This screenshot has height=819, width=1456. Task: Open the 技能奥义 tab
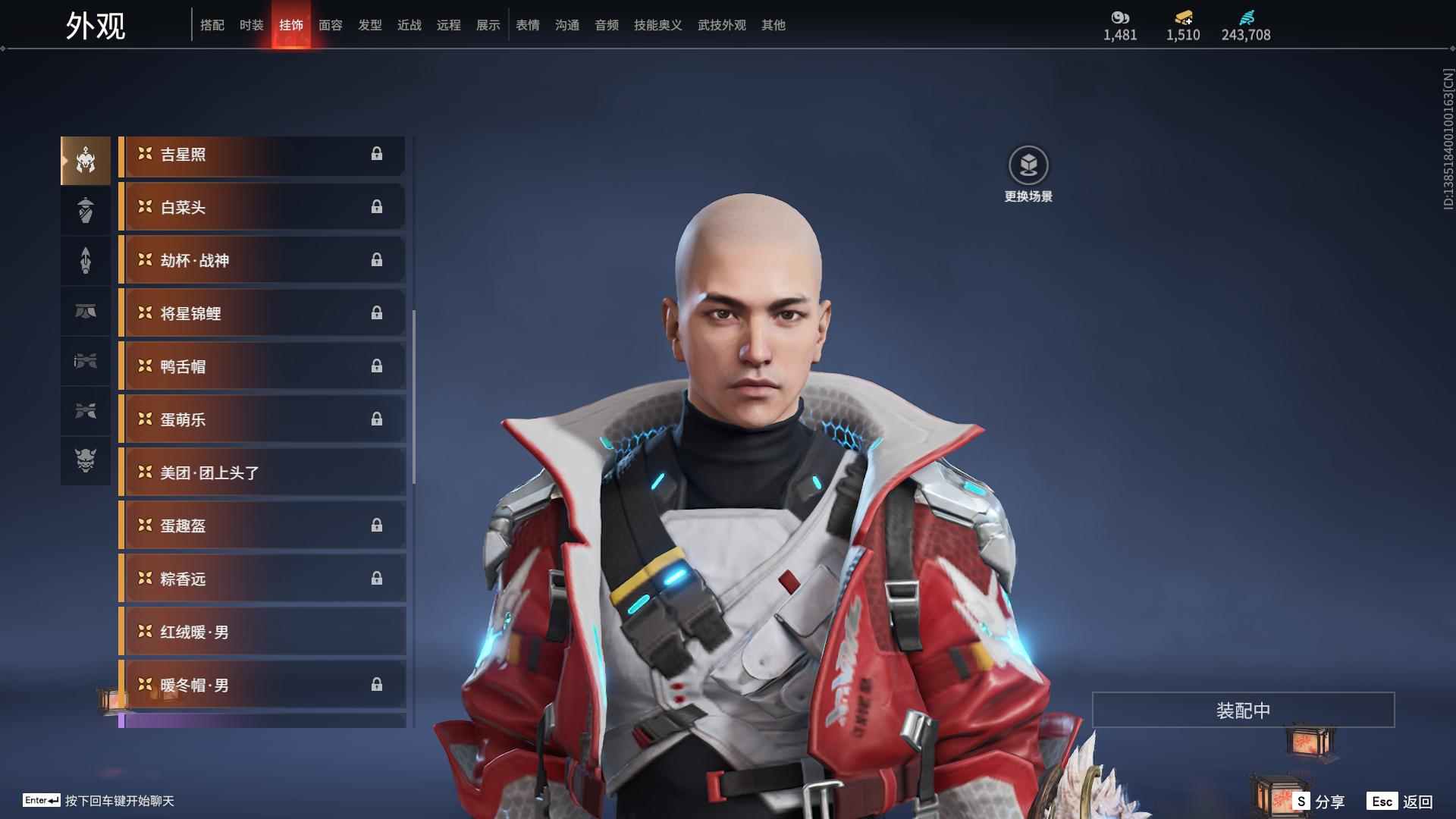click(657, 25)
